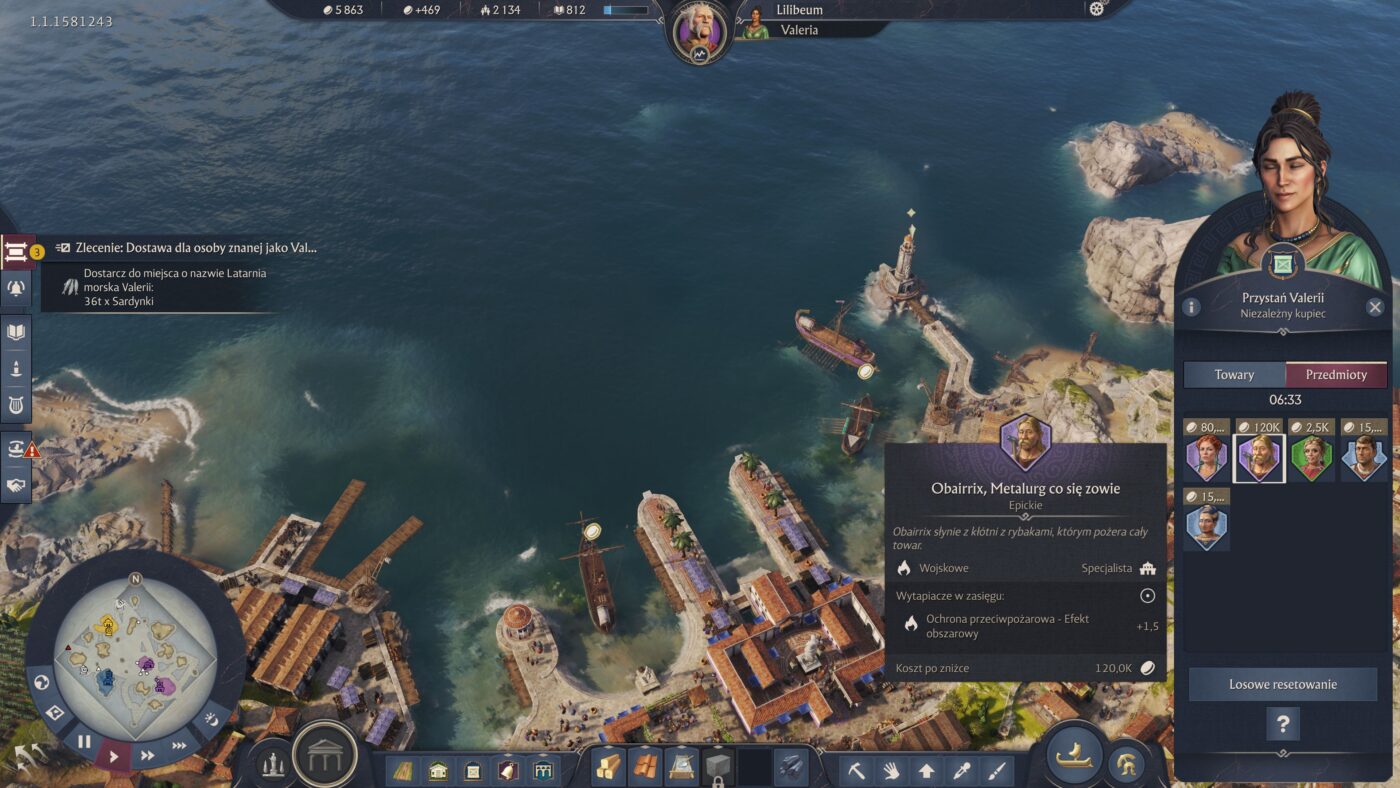Choose the upgrade arrow tool
The height and width of the screenshot is (788, 1400).
click(926, 771)
